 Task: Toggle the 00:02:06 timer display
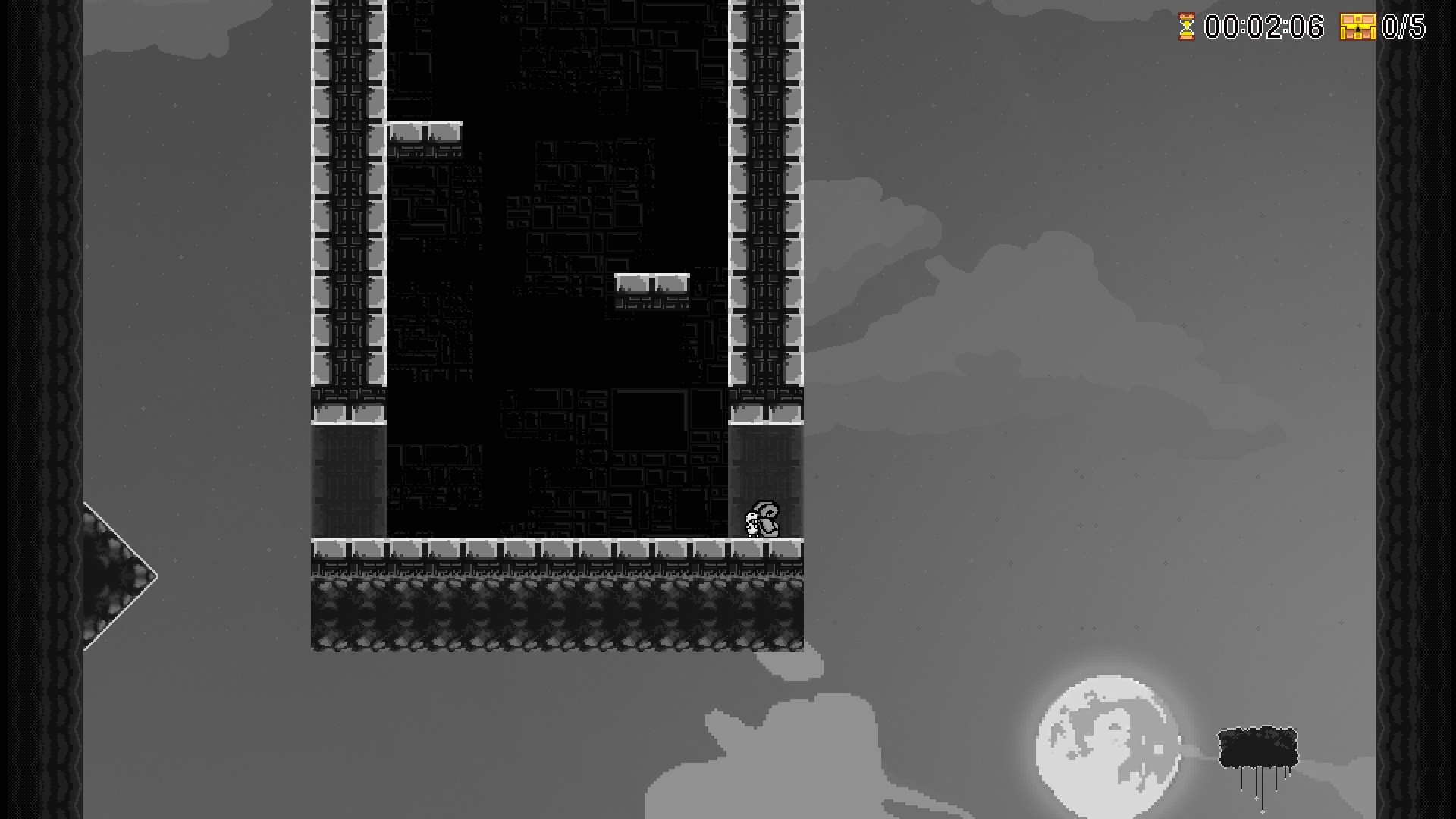(x=1265, y=28)
